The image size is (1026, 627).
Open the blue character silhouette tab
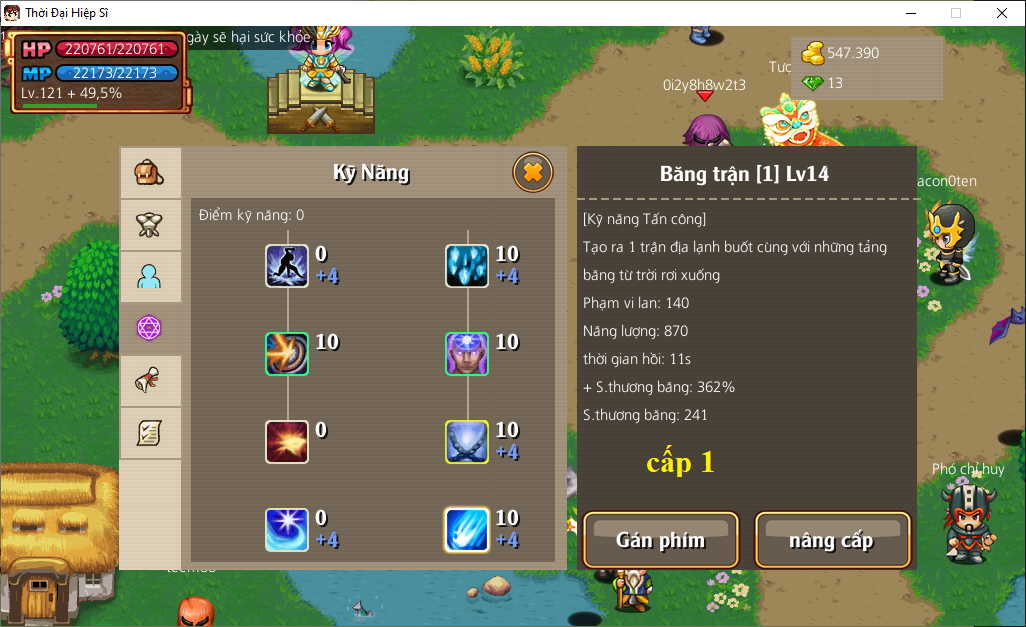150,277
